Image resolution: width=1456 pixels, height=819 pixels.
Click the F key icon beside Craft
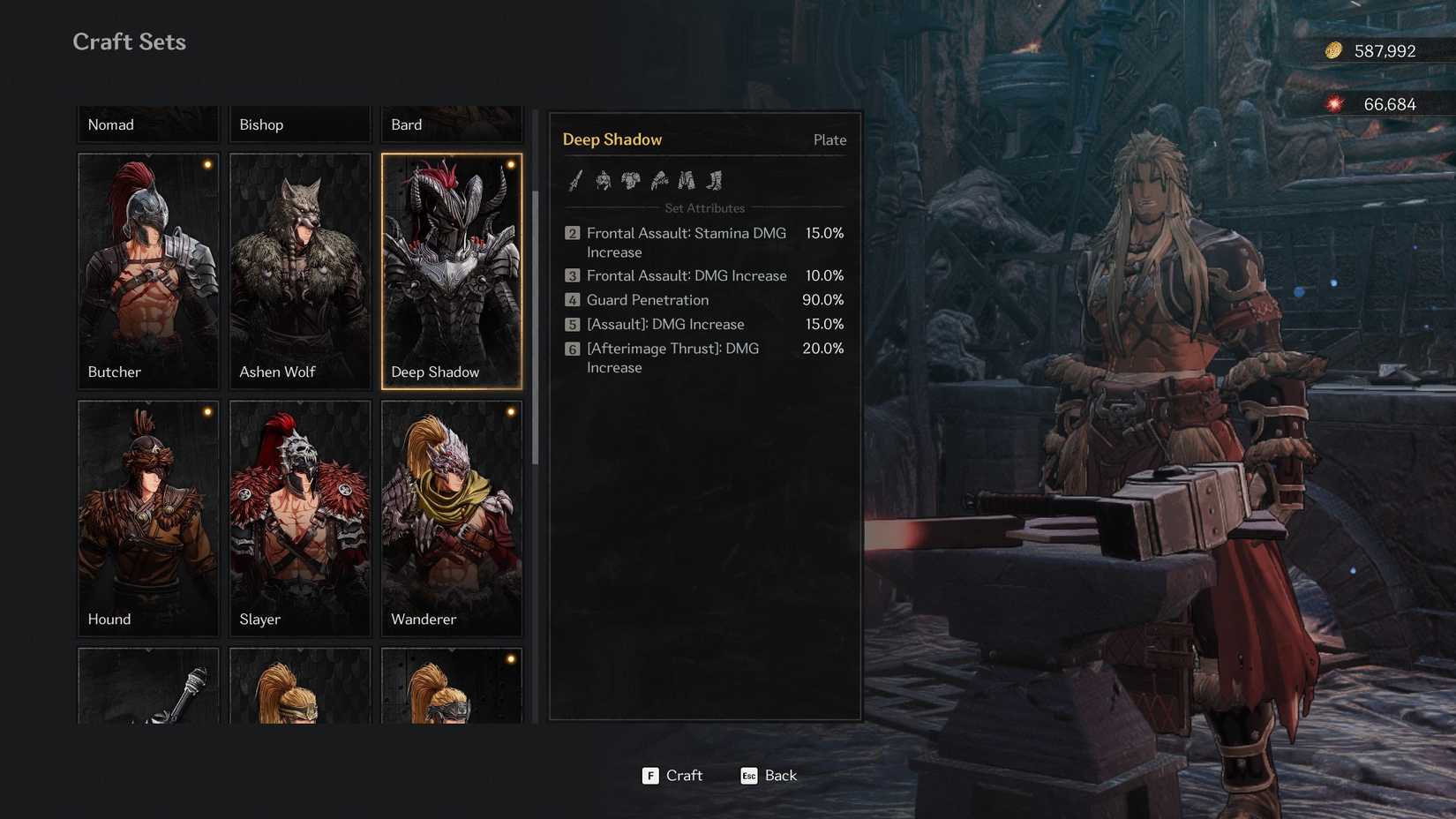pos(650,776)
